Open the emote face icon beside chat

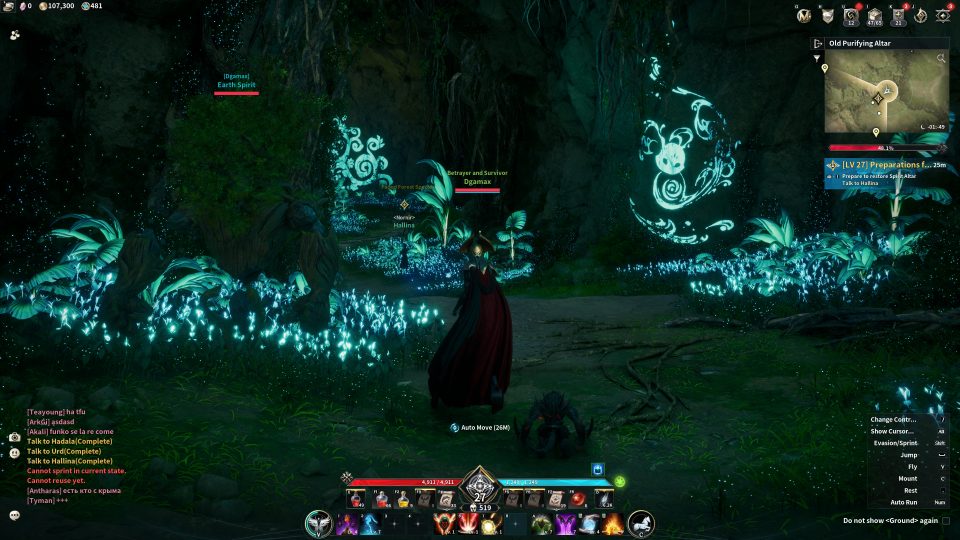[x=15, y=453]
